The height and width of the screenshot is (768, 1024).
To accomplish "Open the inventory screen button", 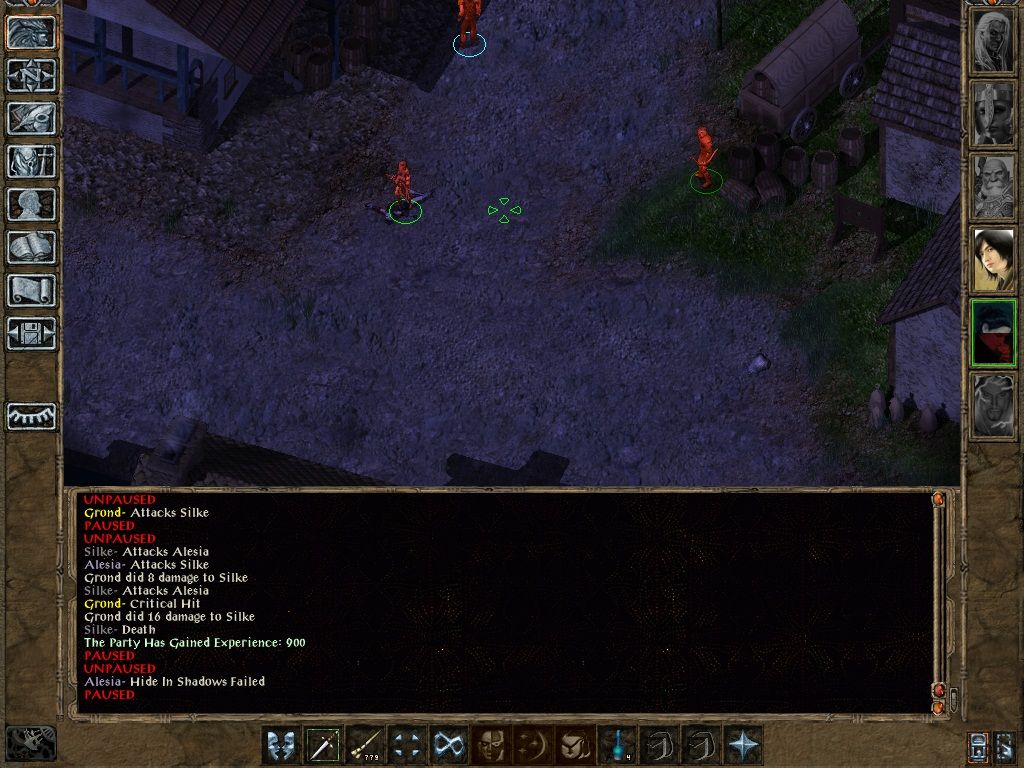I will [x=32, y=161].
